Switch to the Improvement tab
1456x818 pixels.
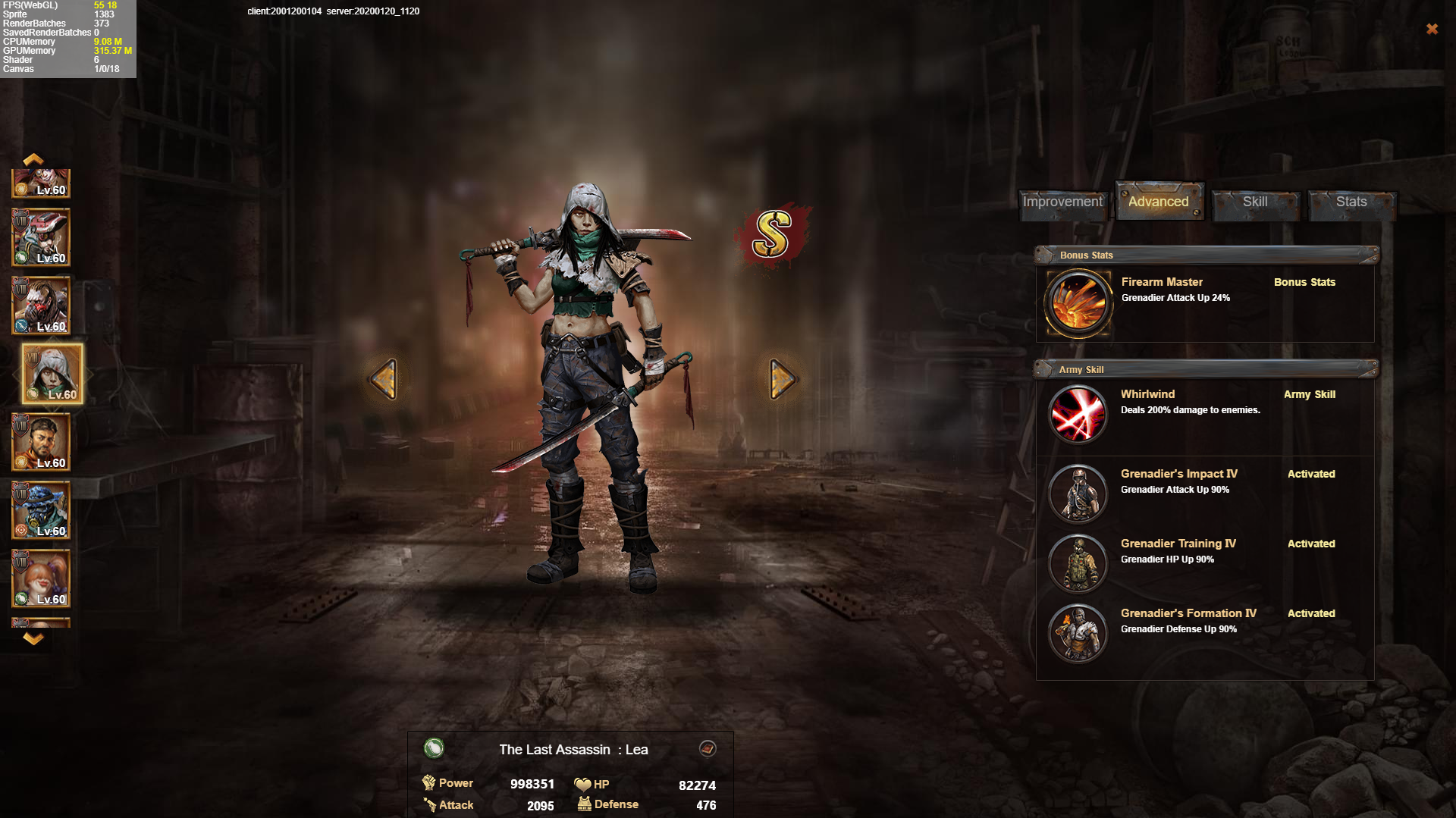[x=1062, y=202]
